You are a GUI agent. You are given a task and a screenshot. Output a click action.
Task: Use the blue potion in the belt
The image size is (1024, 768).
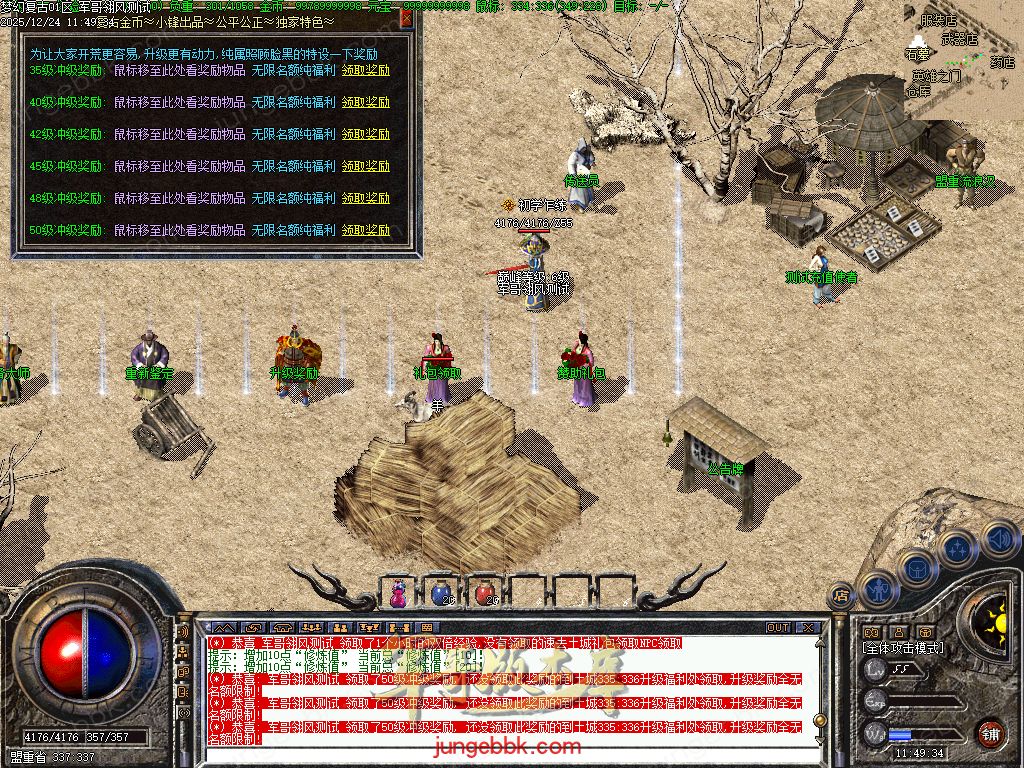point(441,592)
